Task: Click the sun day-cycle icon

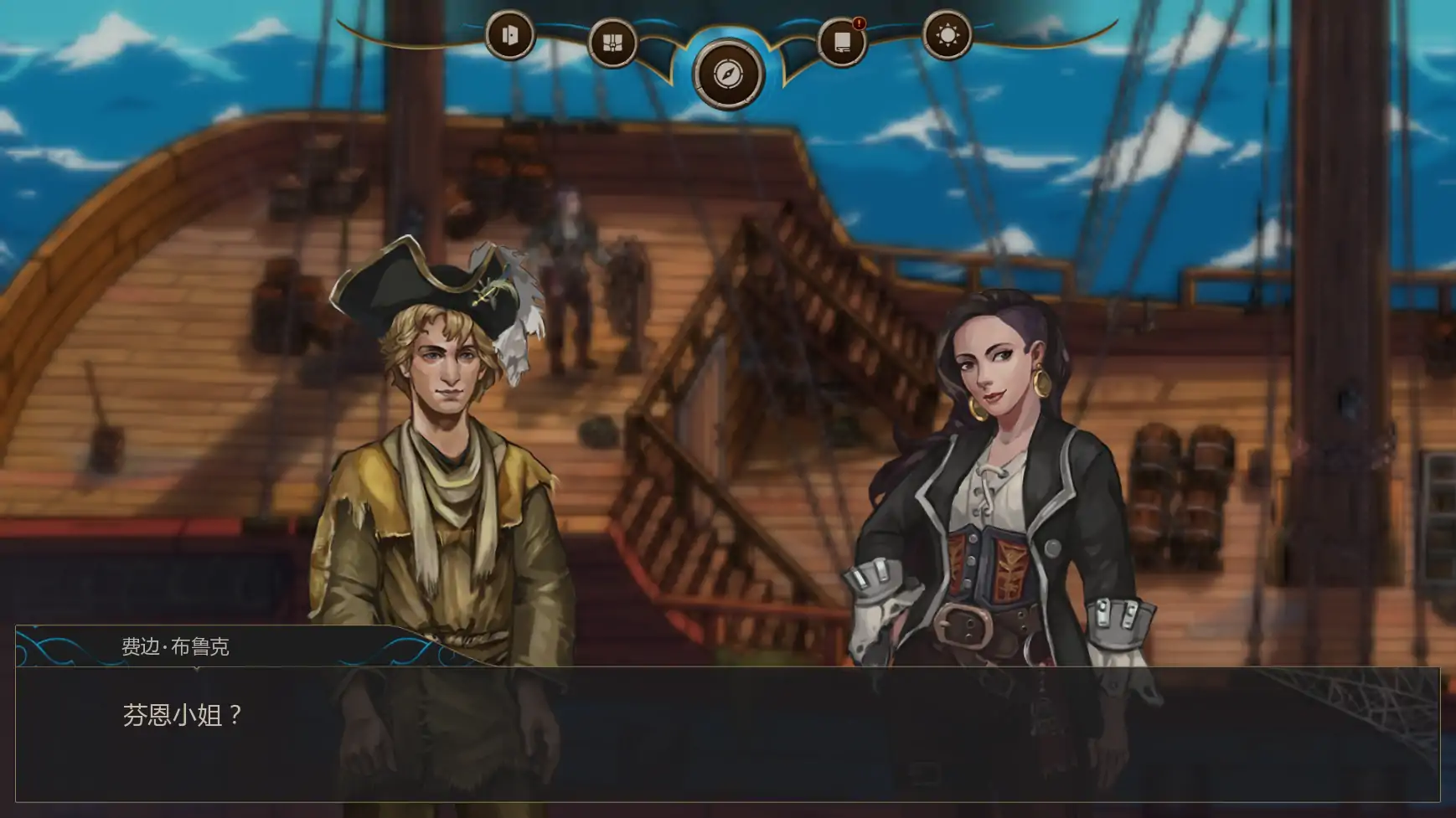Action: click(947, 37)
